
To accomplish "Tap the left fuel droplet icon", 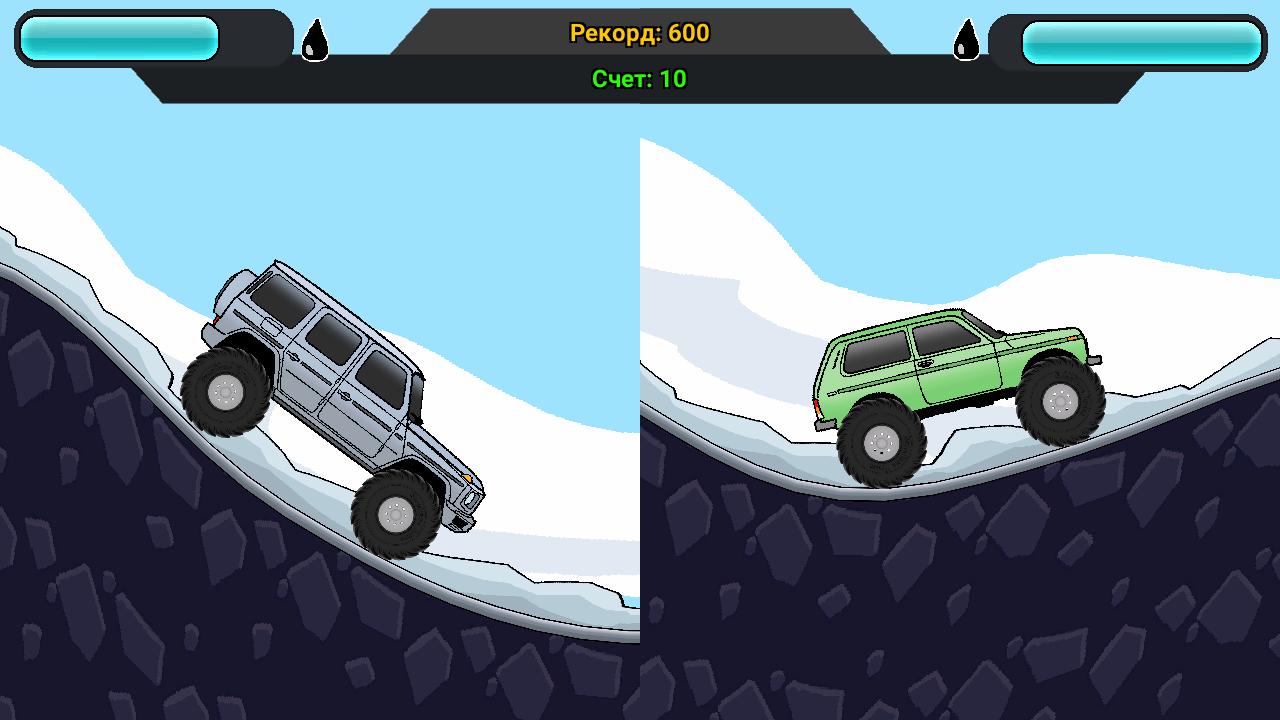I will 314,38.
